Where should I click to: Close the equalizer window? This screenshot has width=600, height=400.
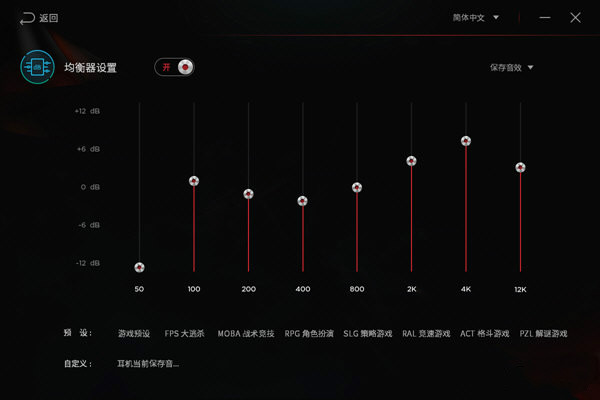click(575, 18)
